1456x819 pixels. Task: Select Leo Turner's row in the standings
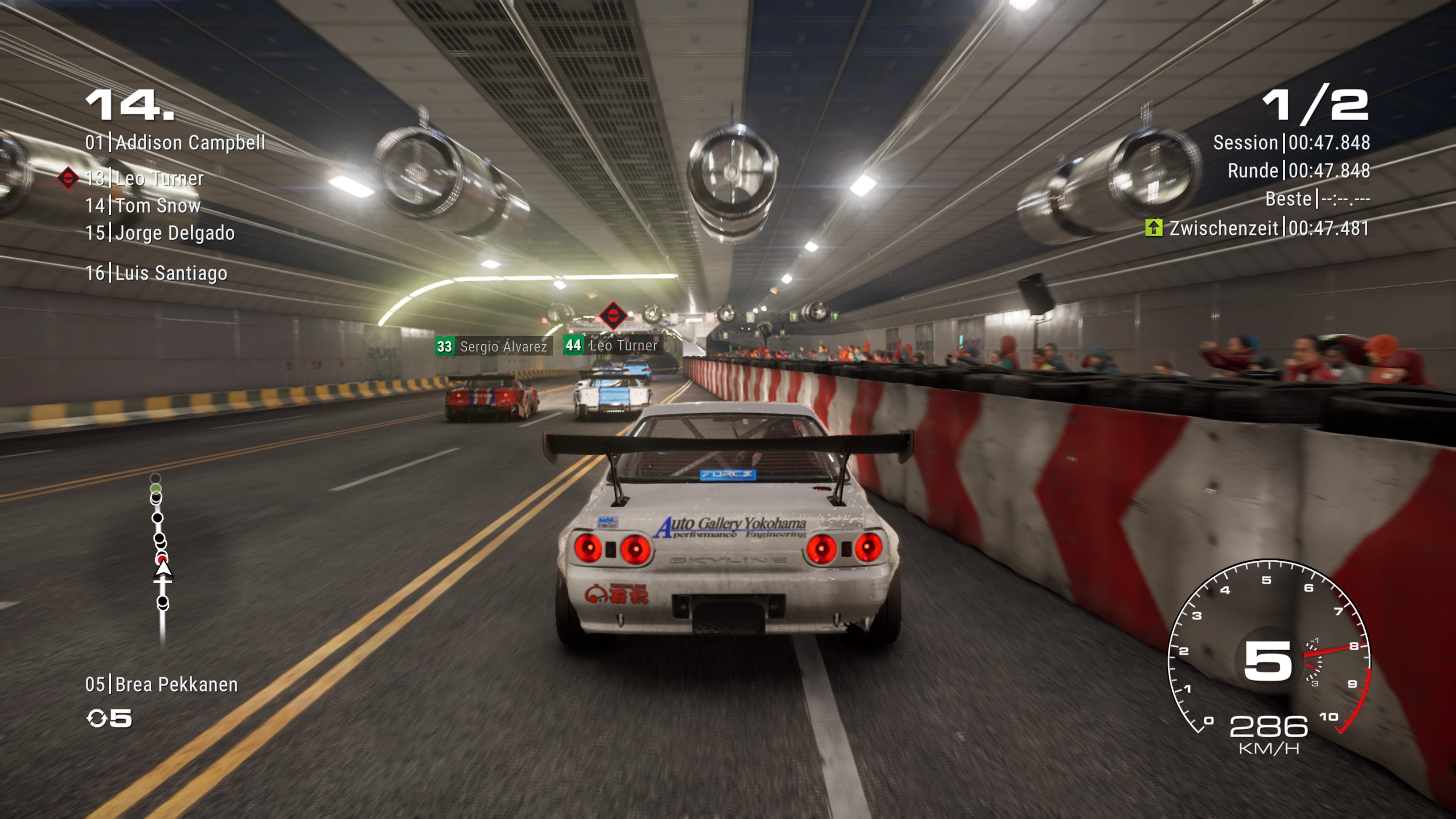click(x=145, y=179)
